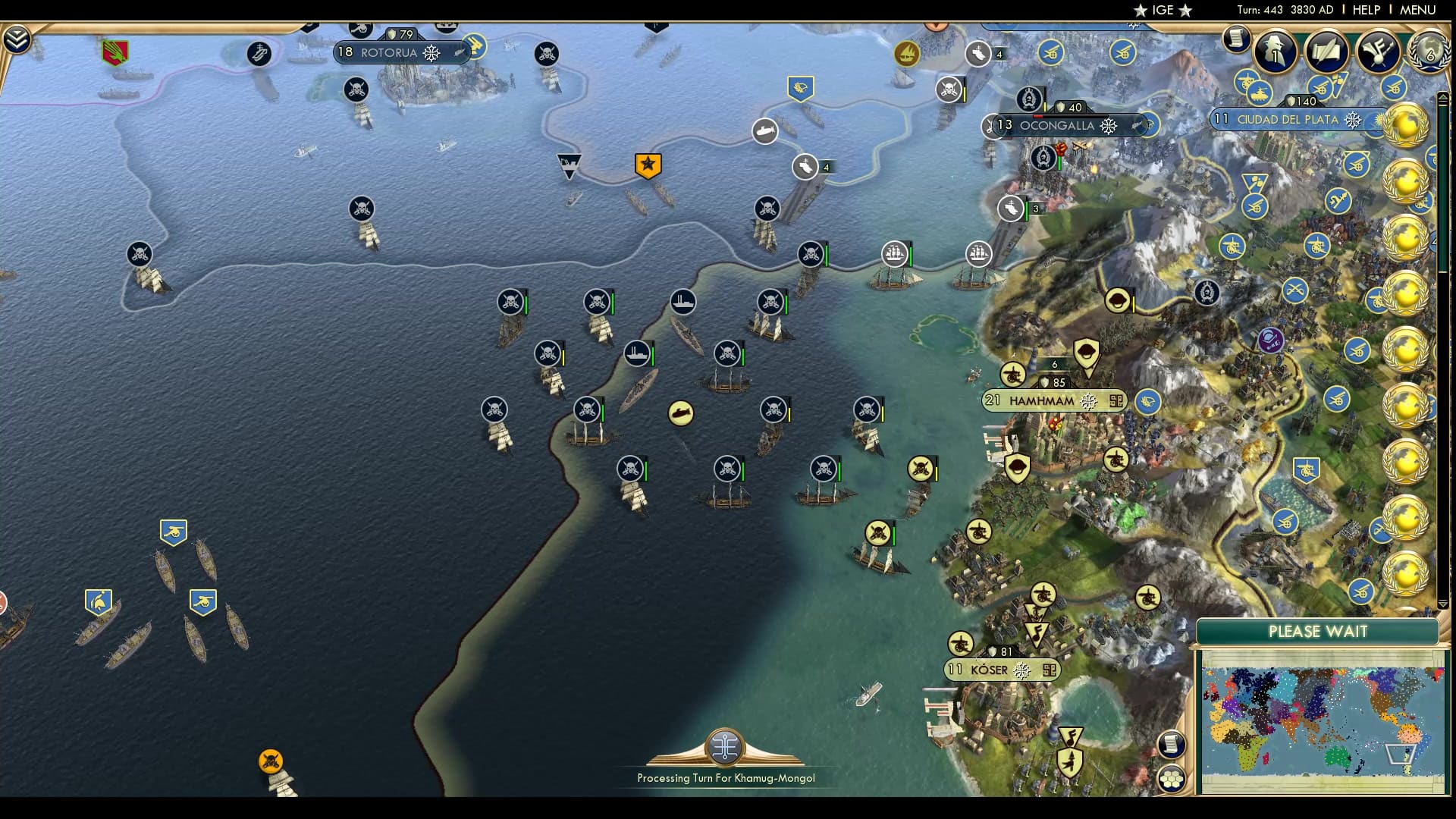Toggle strategic view with the hexagon minimap button
Viewport: 1456px width, 819px height.
pyautogui.click(x=1173, y=775)
